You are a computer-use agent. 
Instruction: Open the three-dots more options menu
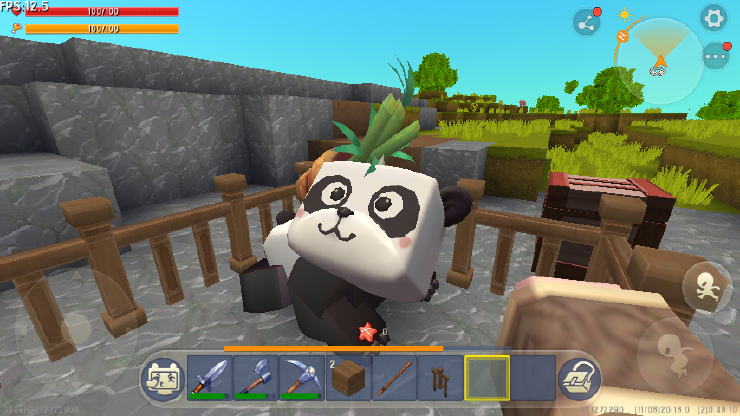point(714,56)
